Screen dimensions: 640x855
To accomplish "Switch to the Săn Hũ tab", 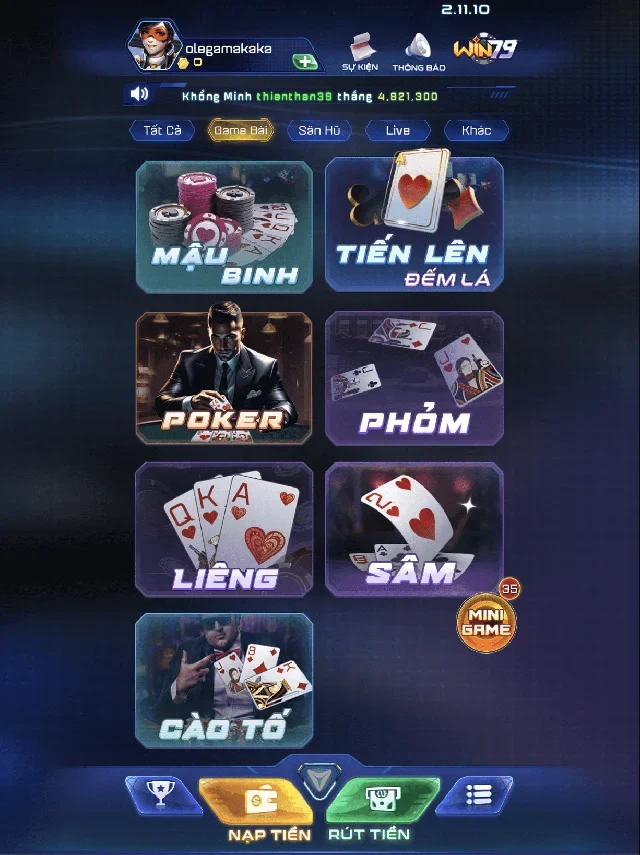I will 318,131.
